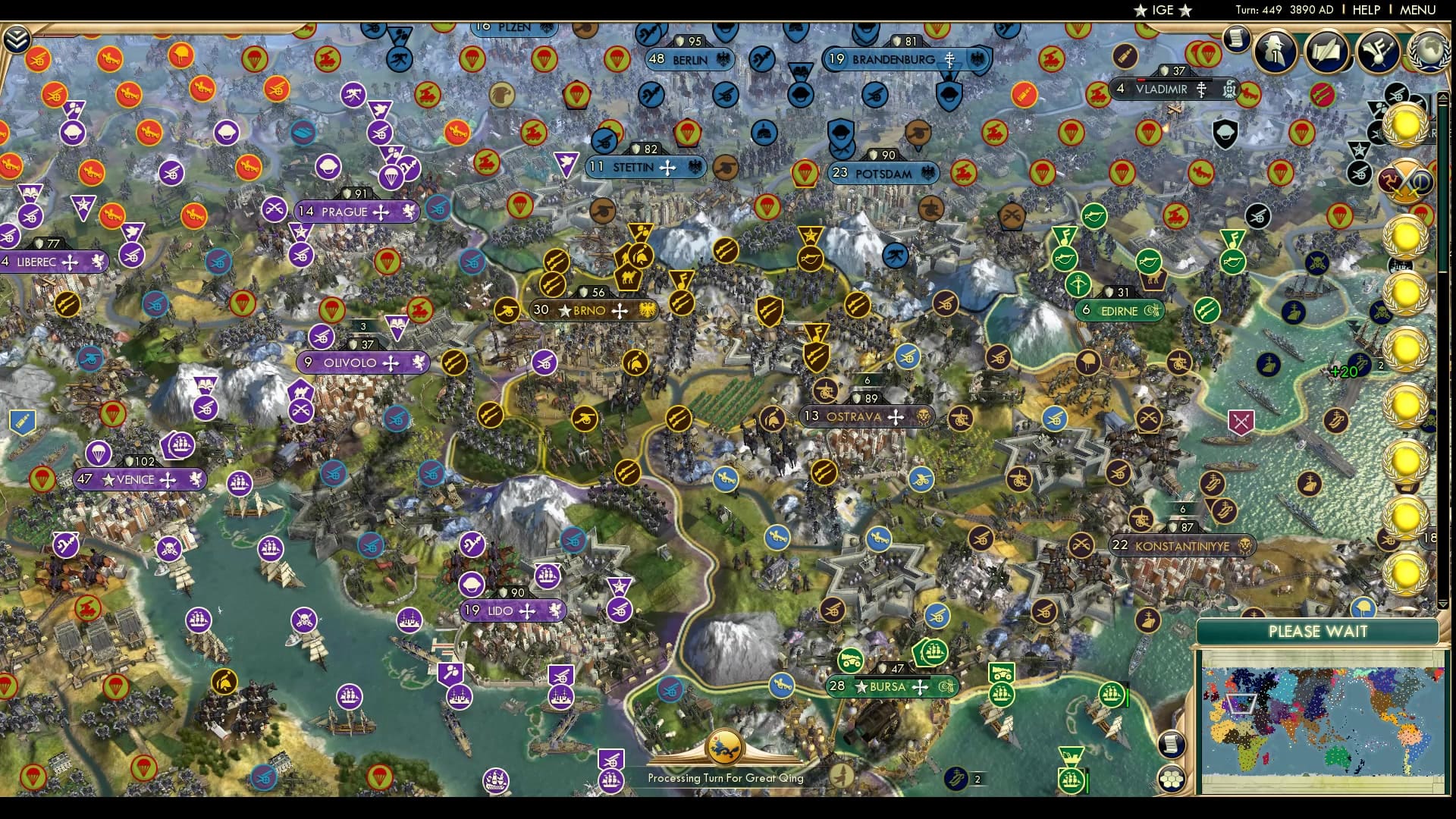The width and height of the screenshot is (1456, 819).
Task: Click the crossed-swords war declaration notification
Action: point(1404,180)
